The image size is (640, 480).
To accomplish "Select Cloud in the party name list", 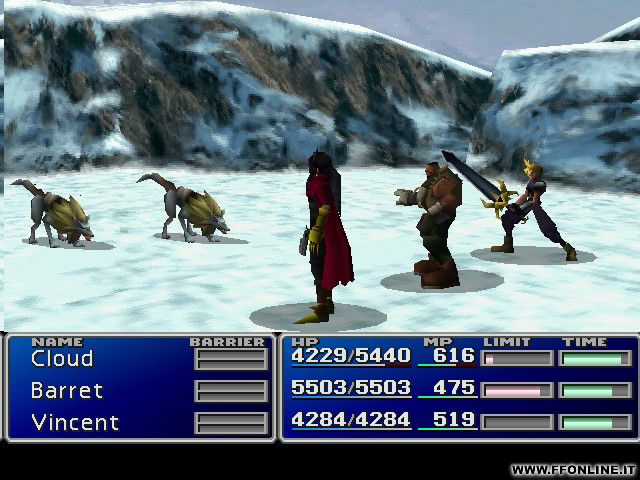I will tap(62, 359).
